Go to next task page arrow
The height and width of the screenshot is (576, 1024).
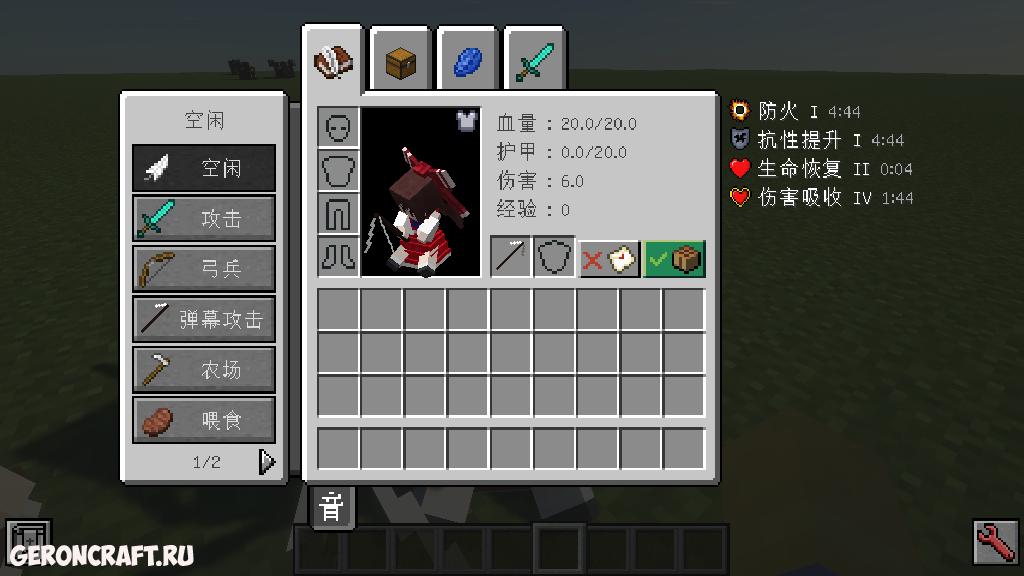click(x=266, y=461)
